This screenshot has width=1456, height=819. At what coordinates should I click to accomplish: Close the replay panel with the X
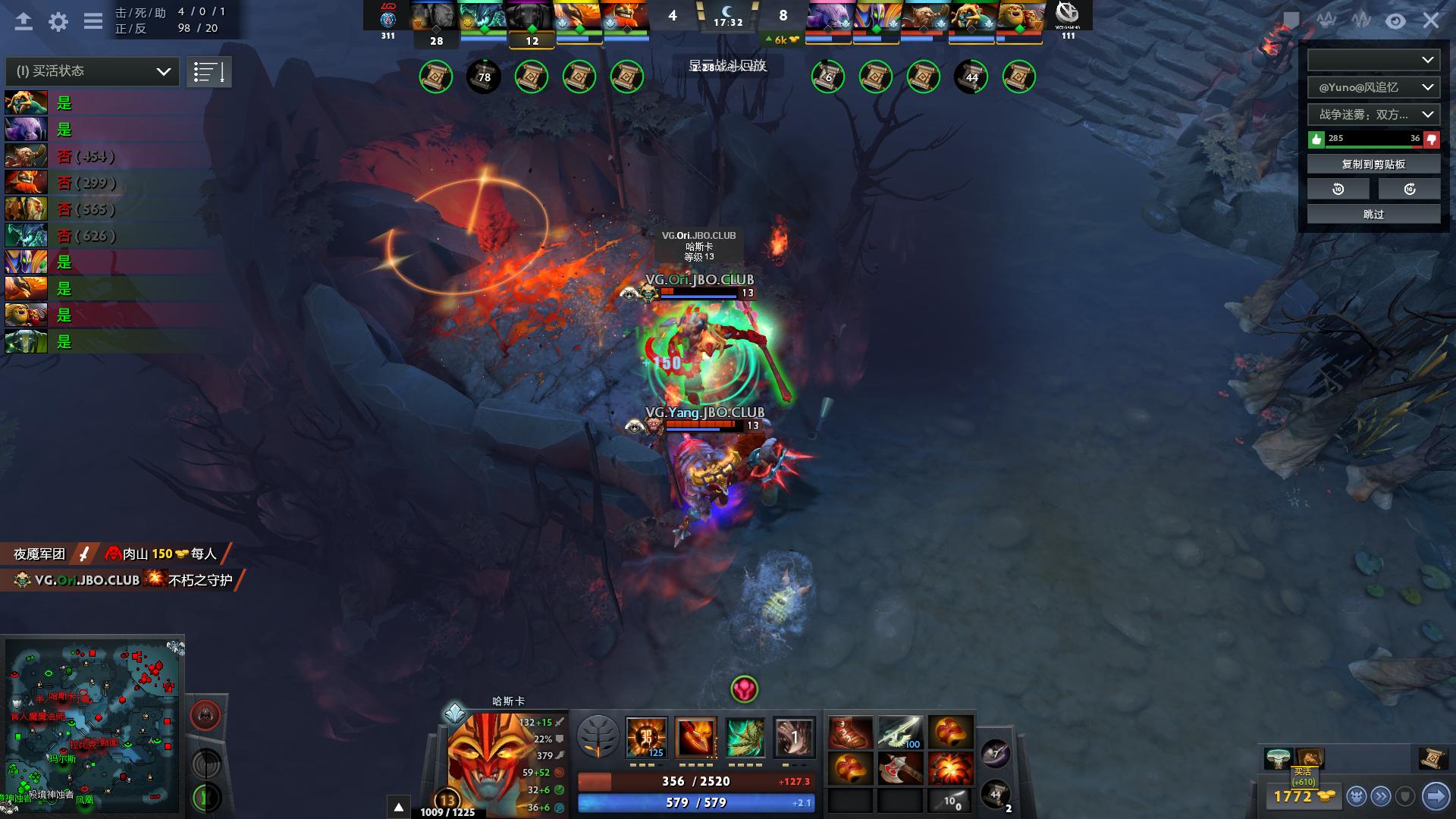point(1431,20)
